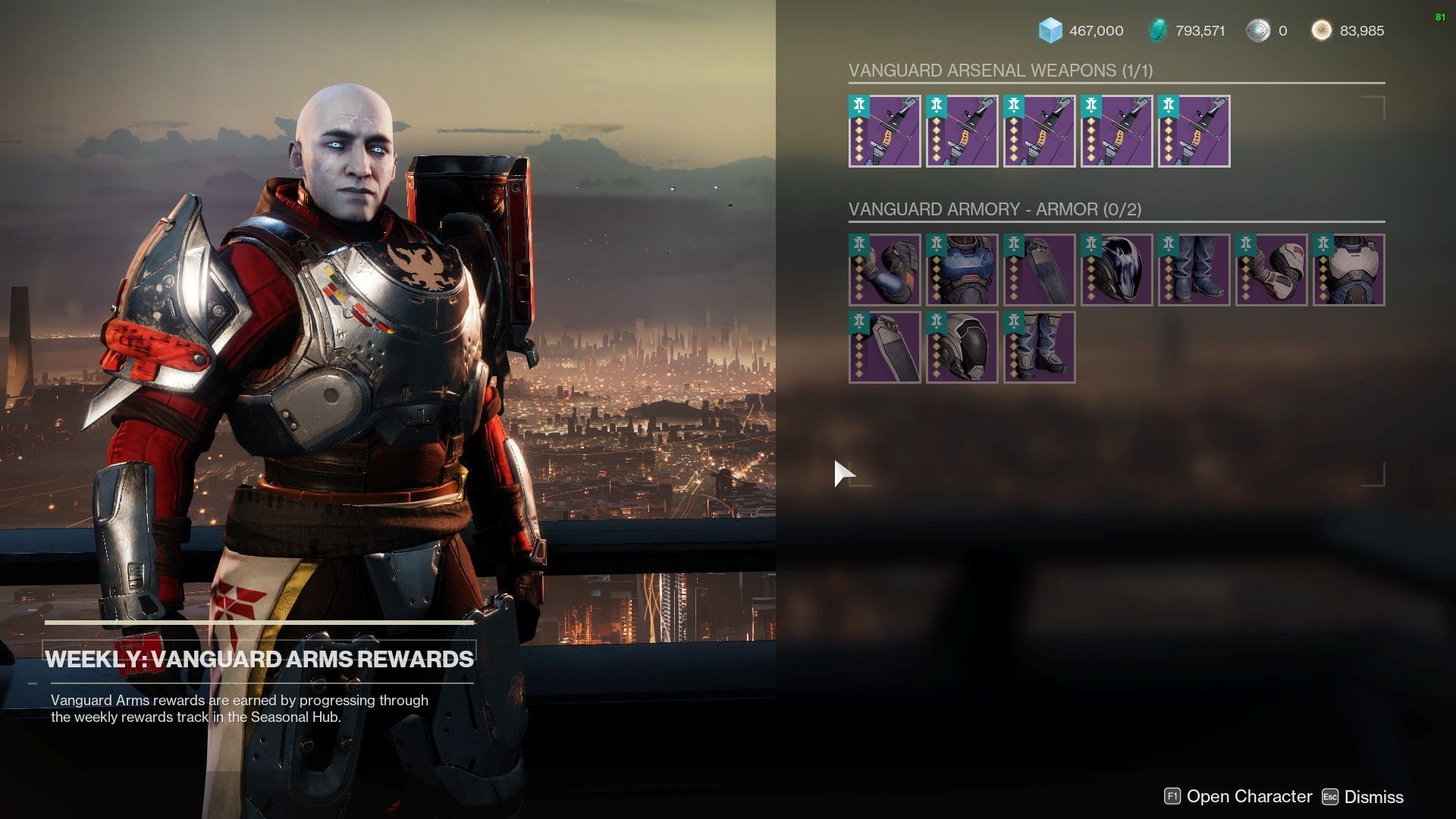Screen dimensions: 1456x819
Task: Select the grey and black helmet
Action: point(962,347)
